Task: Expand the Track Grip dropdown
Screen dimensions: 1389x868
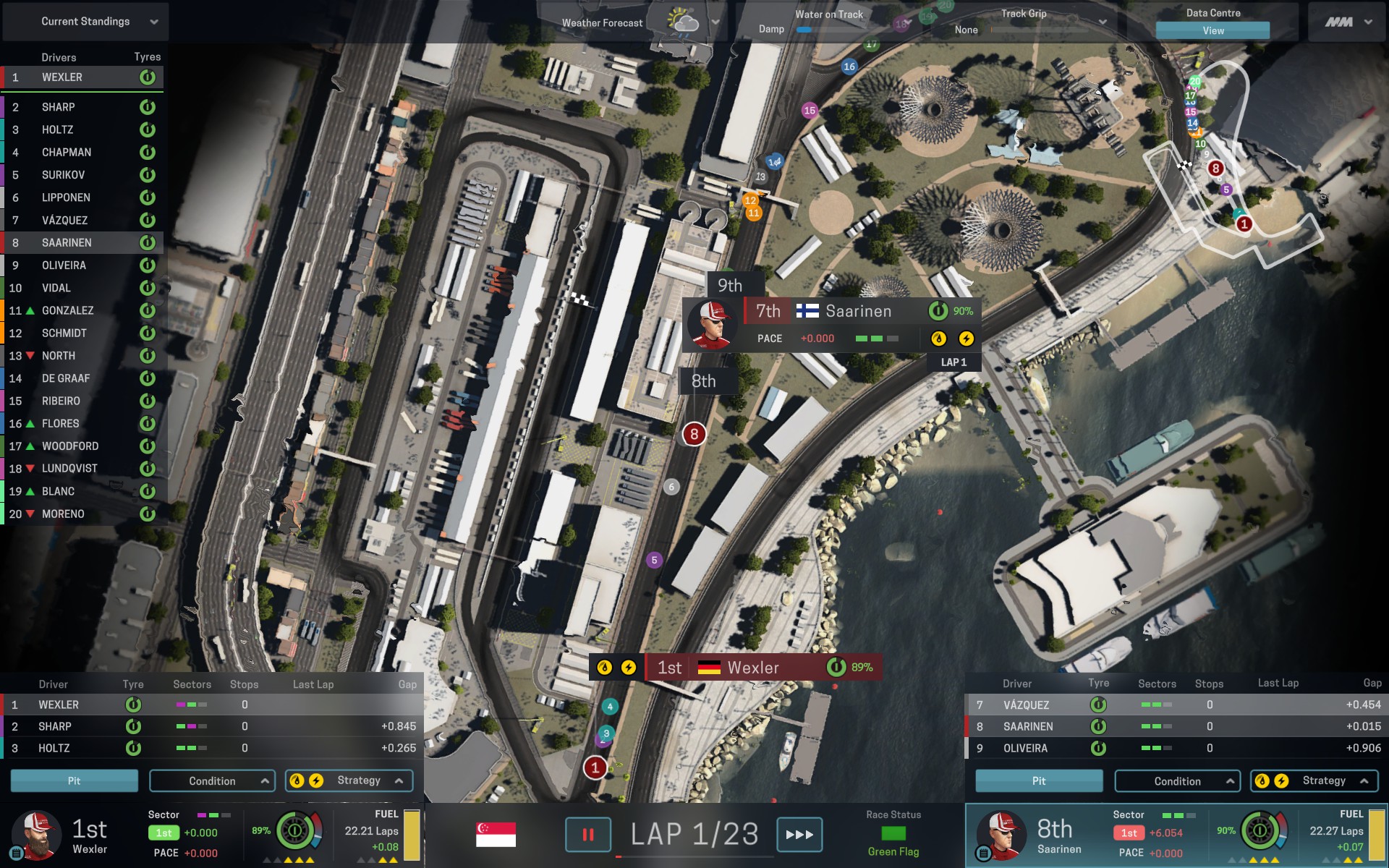Action: coord(1102,22)
